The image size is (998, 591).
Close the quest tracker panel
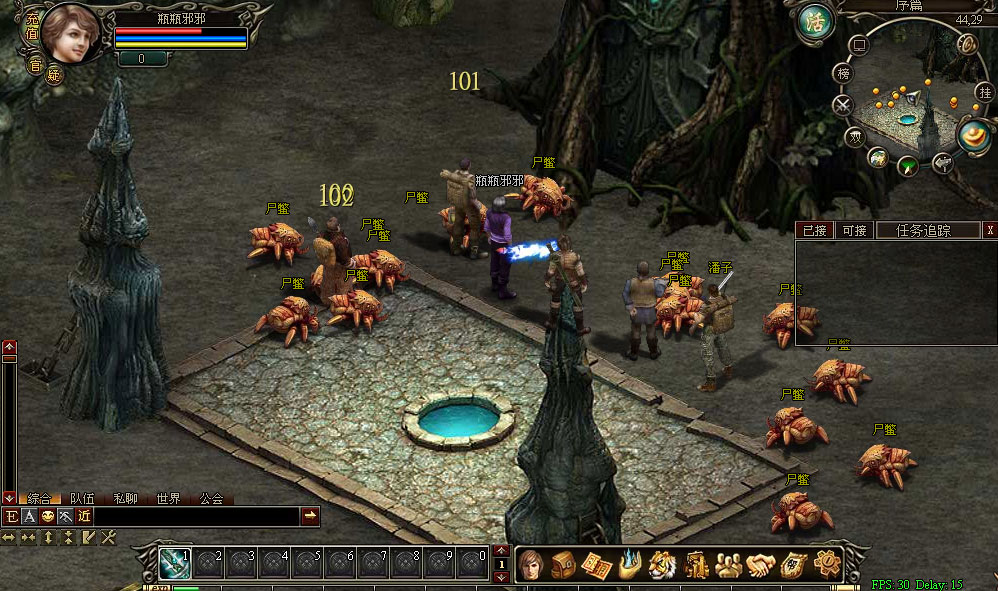tap(990, 230)
